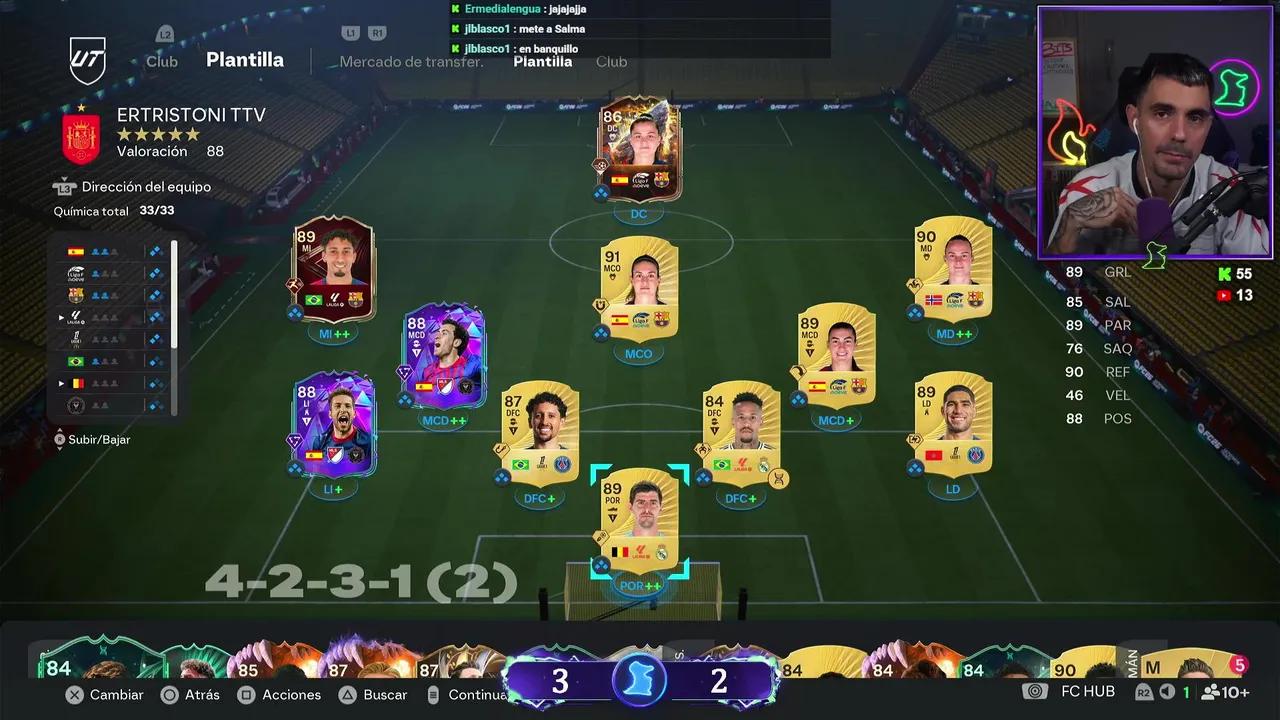Image resolution: width=1280 pixels, height=720 pixels.
Task: Click the Brazil flag chemistry icon
Action: pyautogui.click(x=75, y=361)
